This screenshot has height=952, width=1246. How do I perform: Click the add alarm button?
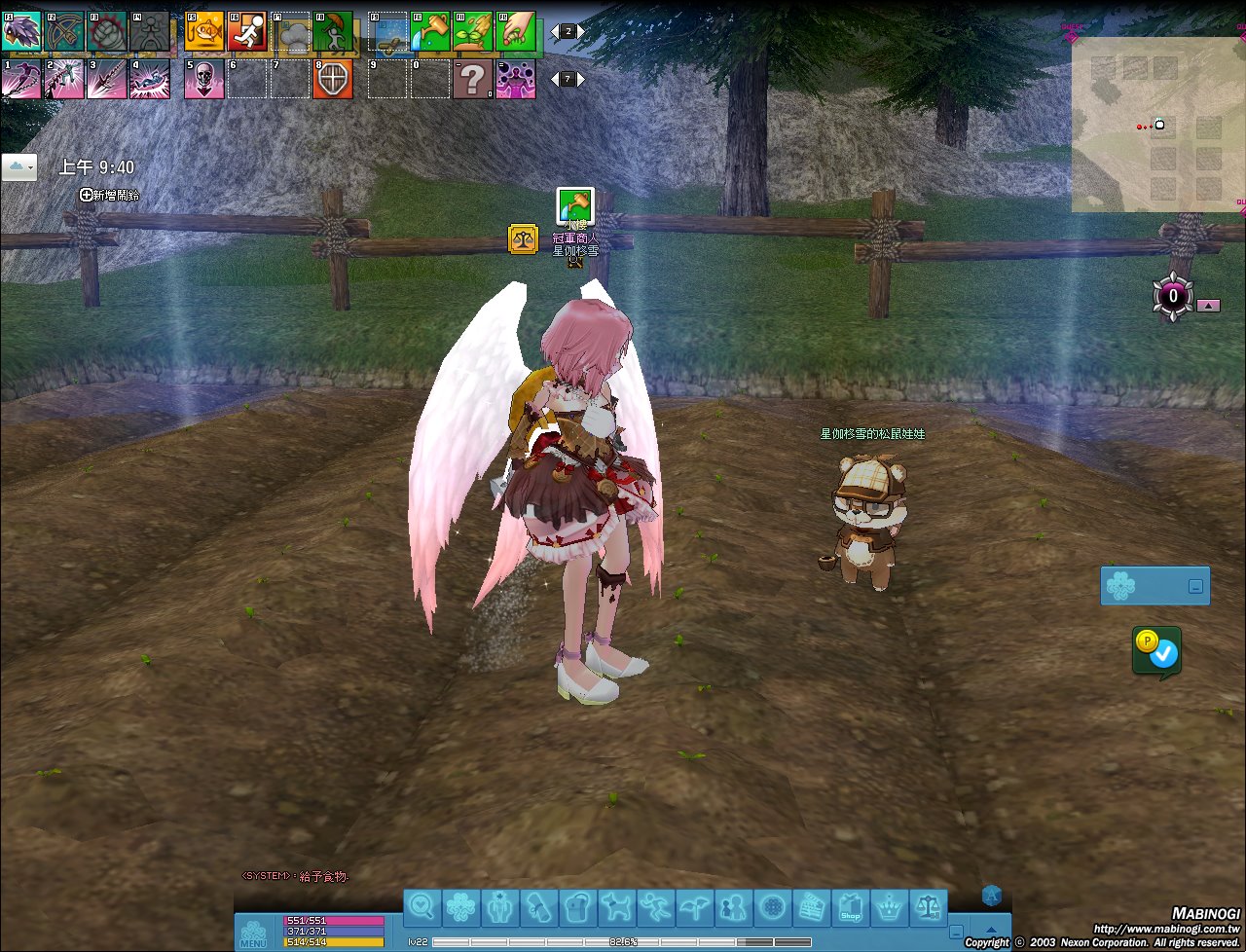coord(109,195)
